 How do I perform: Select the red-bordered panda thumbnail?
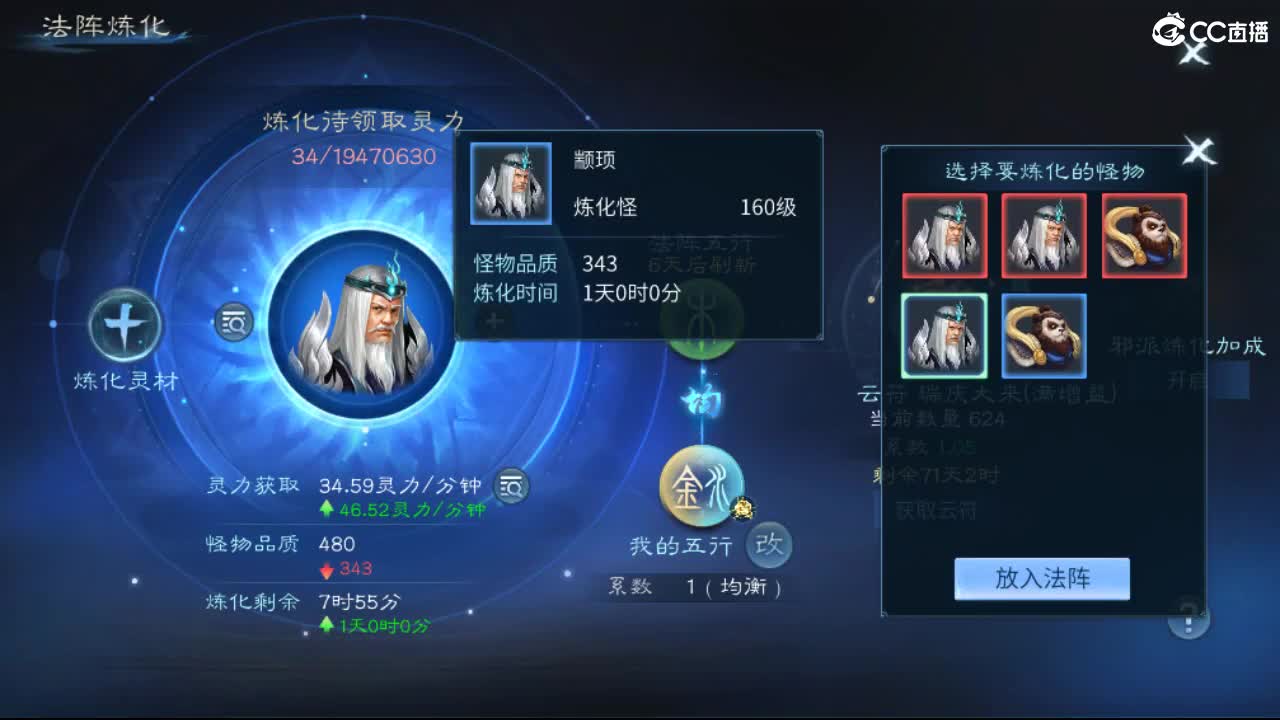(x=1143, y=235)
